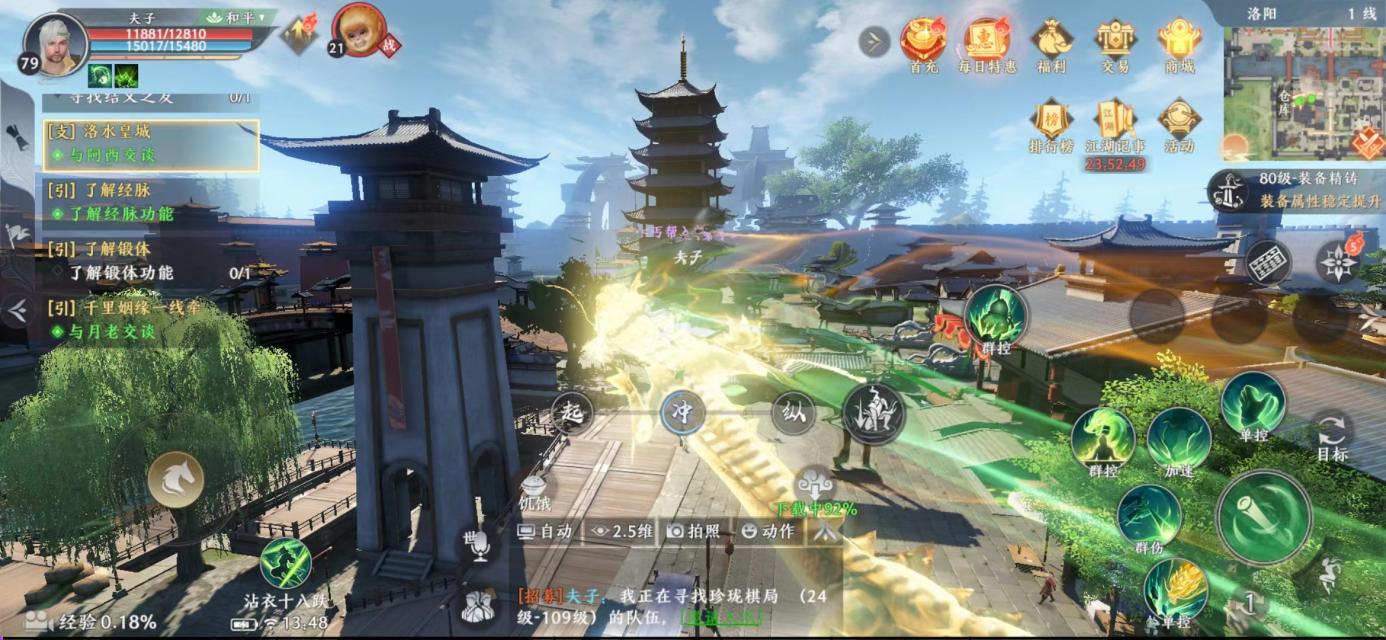Select the 了解经脉 guide quest
This screenshot has width=1386, height=640.
click(150, 202)
